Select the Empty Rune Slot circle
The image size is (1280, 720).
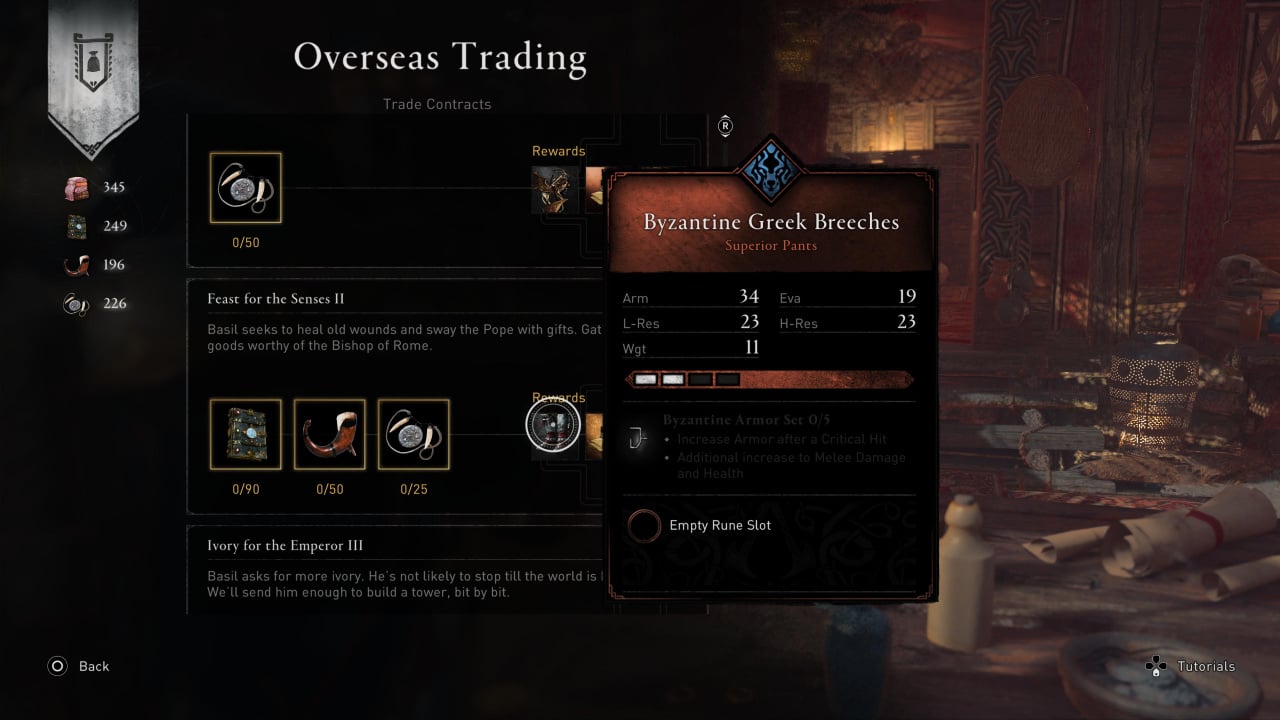point(645,526)
